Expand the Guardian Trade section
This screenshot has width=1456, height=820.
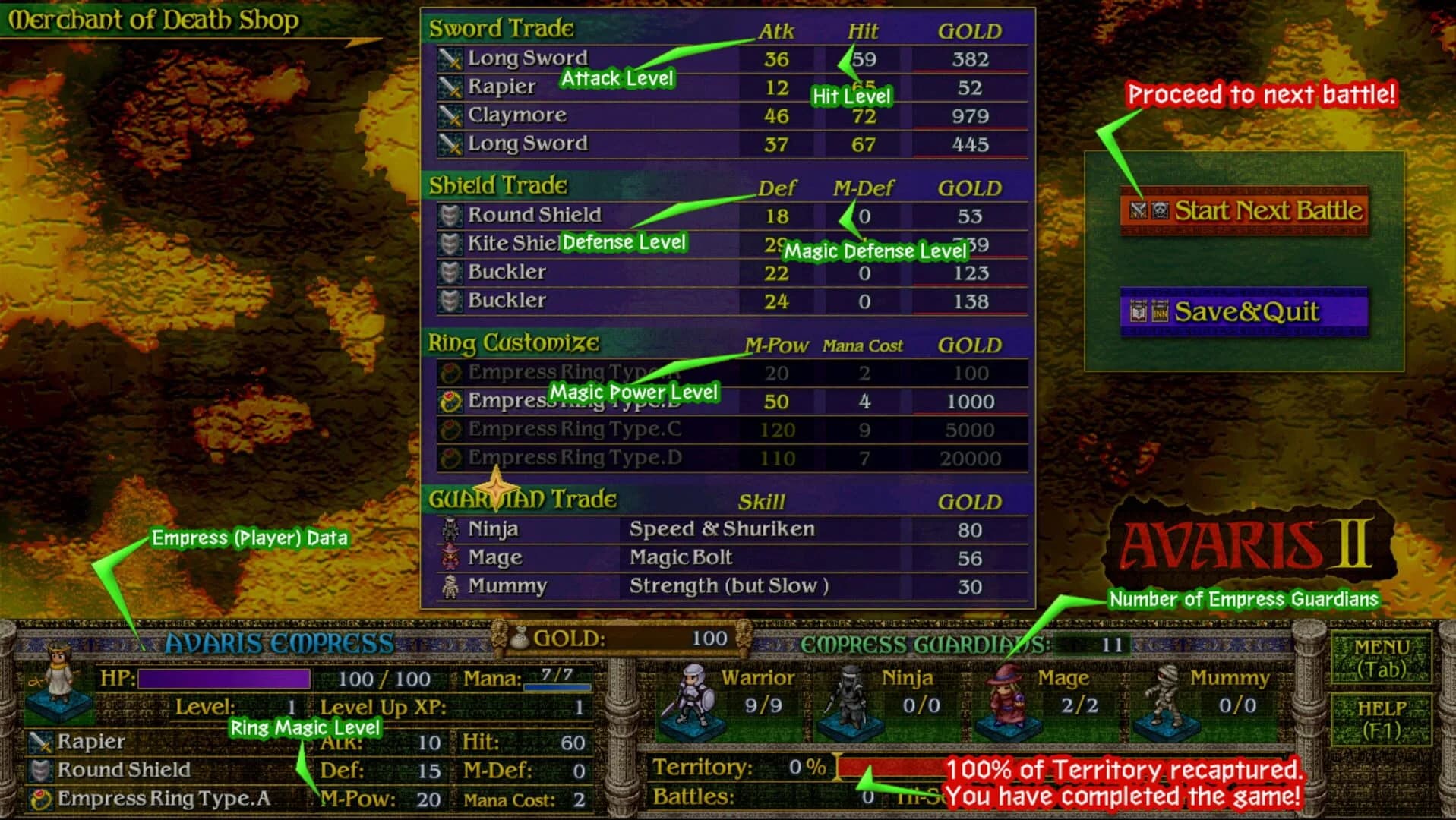(x=524, y=499)
